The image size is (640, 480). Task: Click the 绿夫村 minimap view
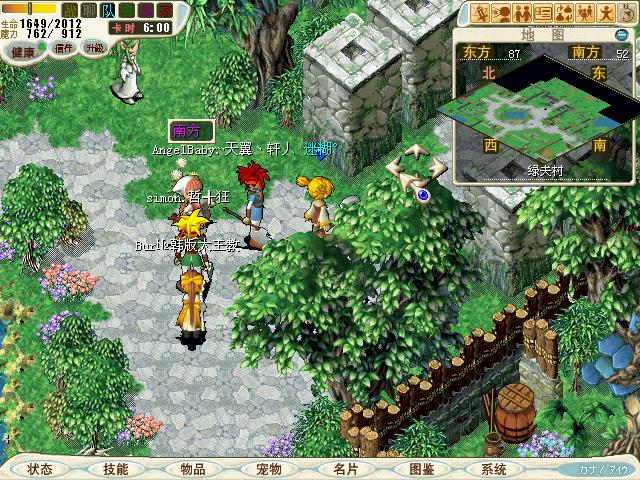pyautogui.click(x=545, y=112)
